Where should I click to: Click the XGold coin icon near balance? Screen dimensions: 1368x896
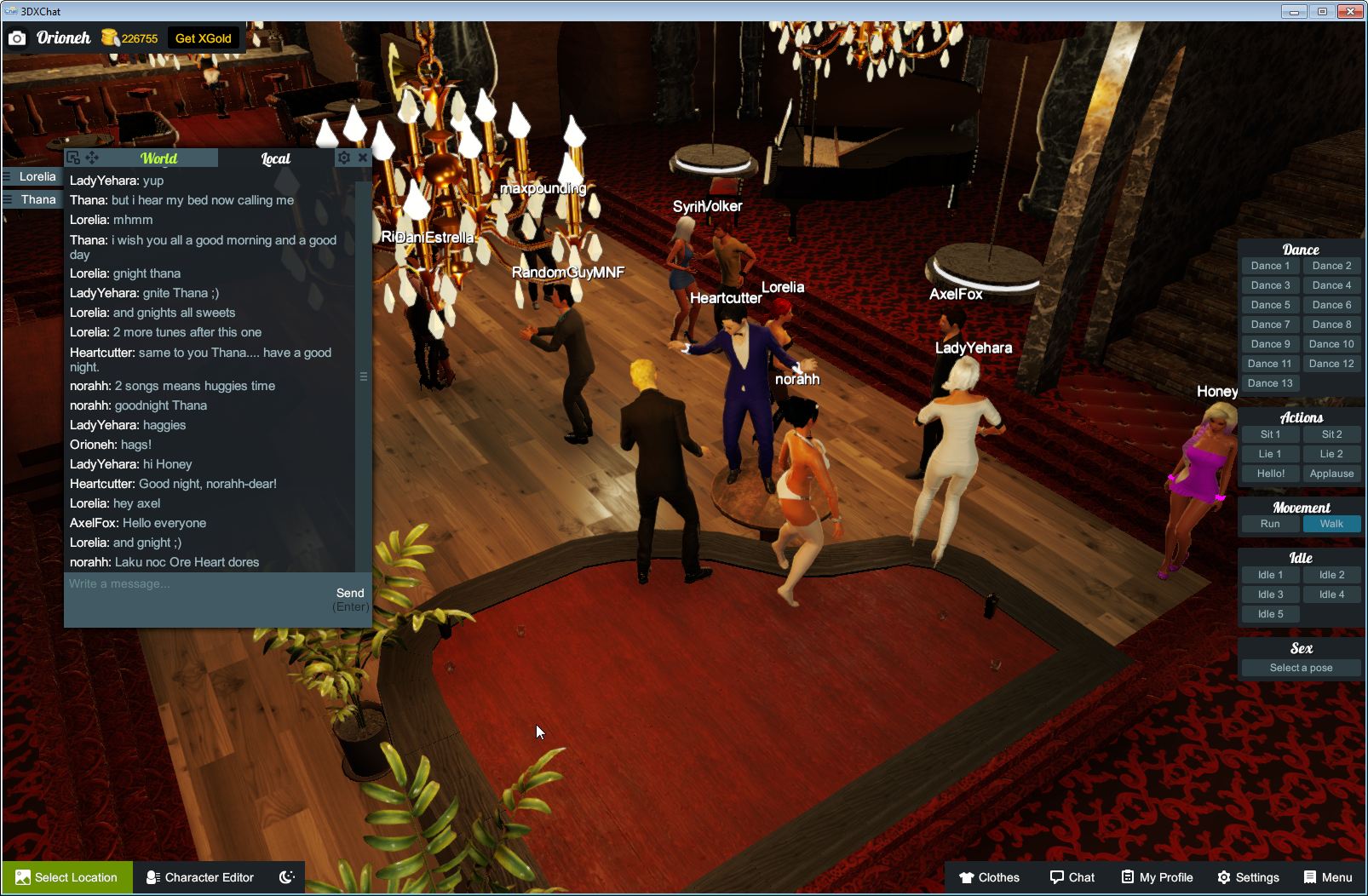pyautogui.click(x=109, y=37)
